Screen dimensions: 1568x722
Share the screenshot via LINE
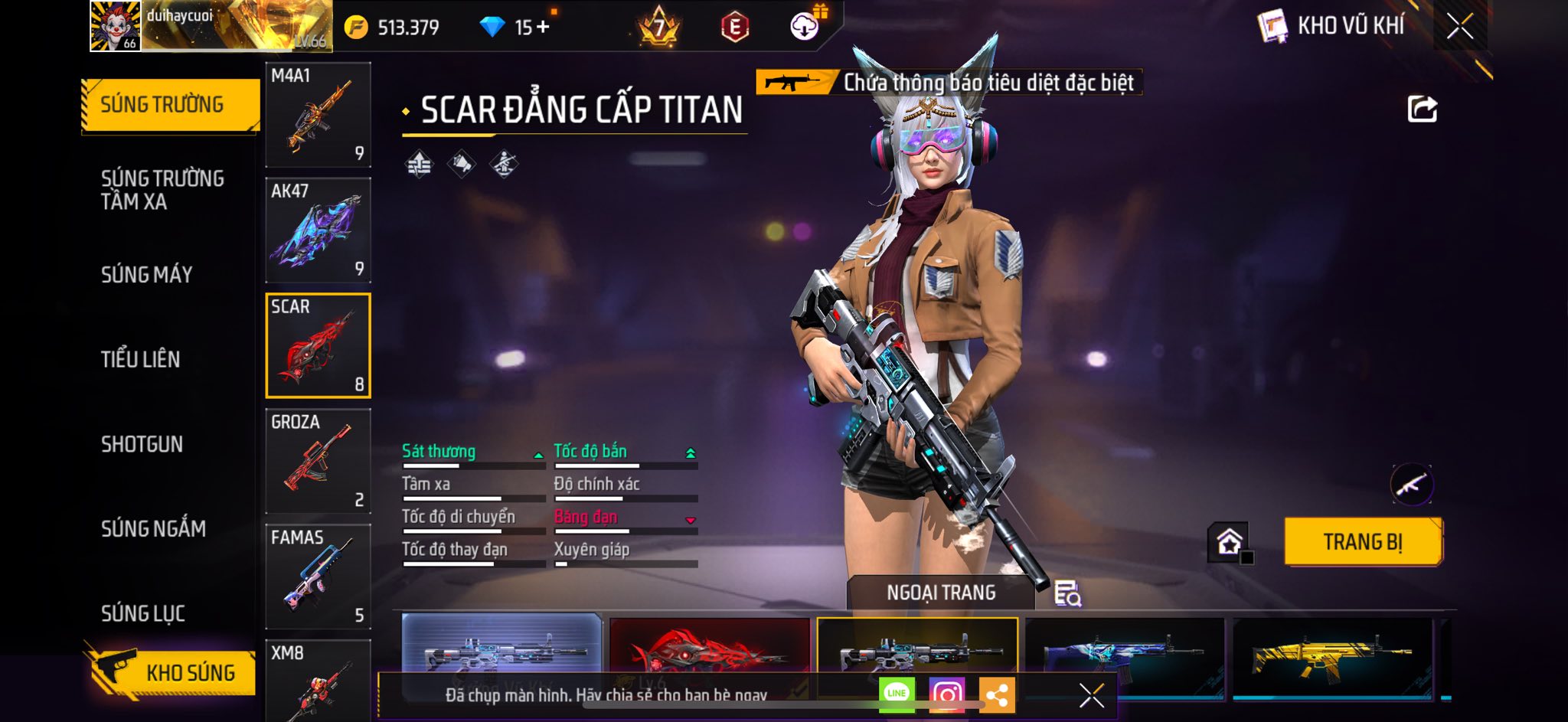[x=897, y=694]
